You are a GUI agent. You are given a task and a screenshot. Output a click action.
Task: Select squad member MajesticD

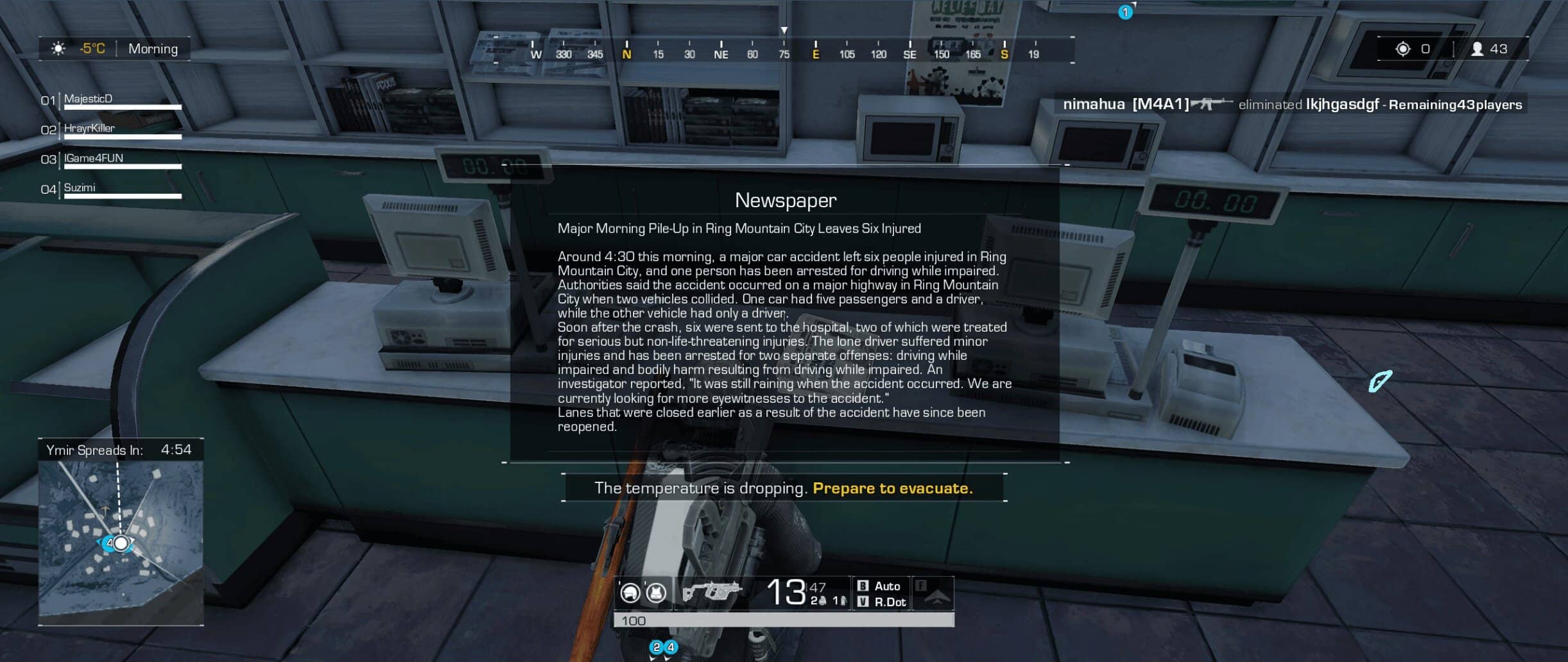(89, 99)
